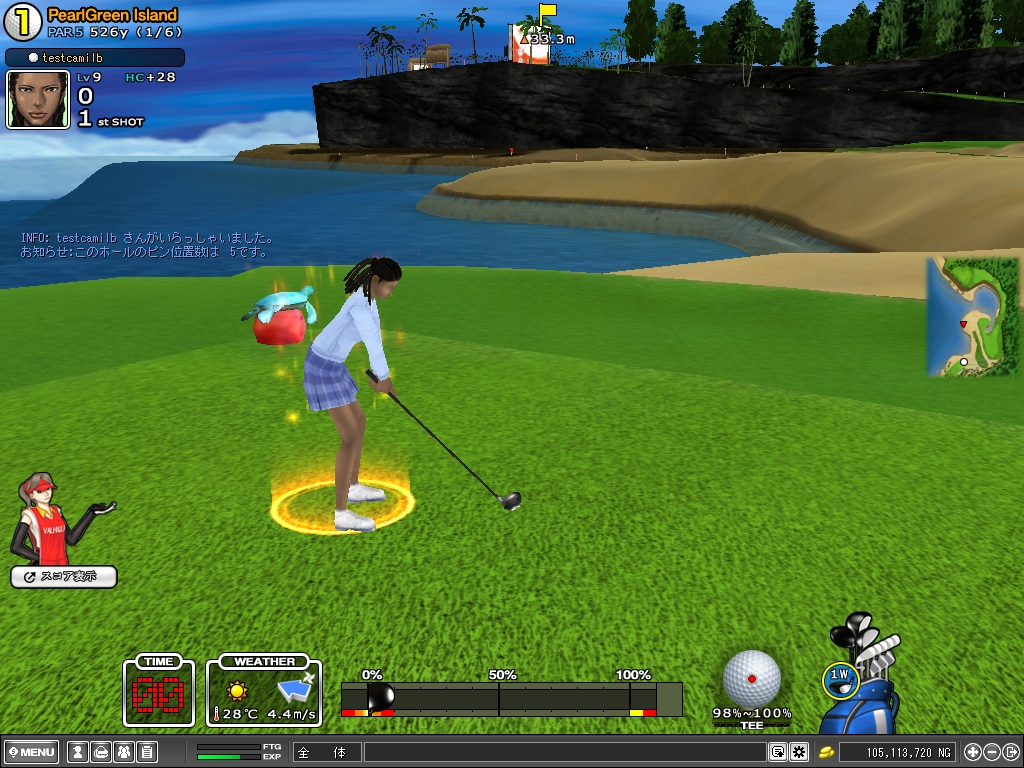The height and width of the screenshot is (768, 1024).
Task: Click the chat text input field
Action: [x=565, y=752]
